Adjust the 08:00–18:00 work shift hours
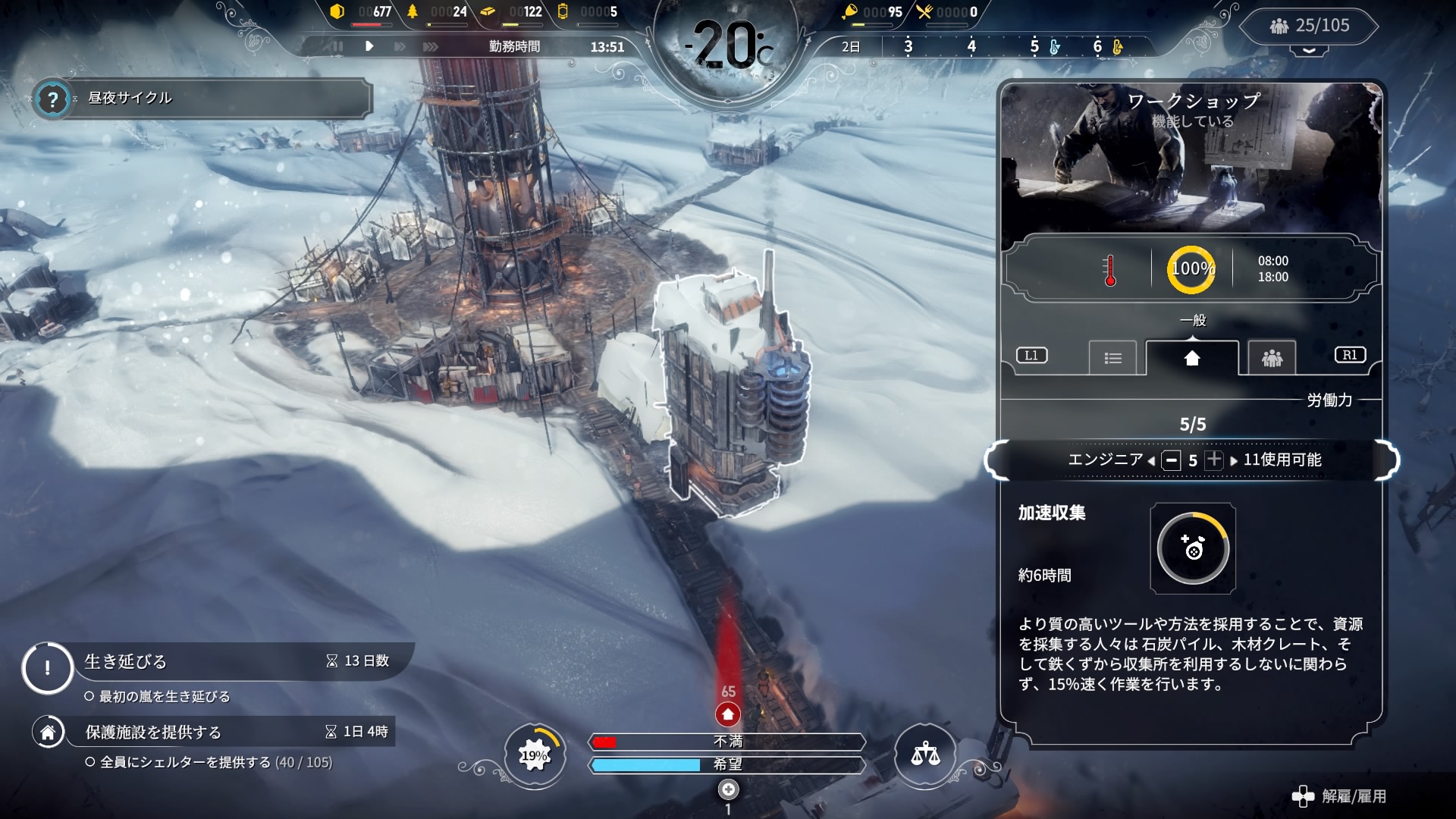Screen dimensions: 1456x819 pos(1272,269)
